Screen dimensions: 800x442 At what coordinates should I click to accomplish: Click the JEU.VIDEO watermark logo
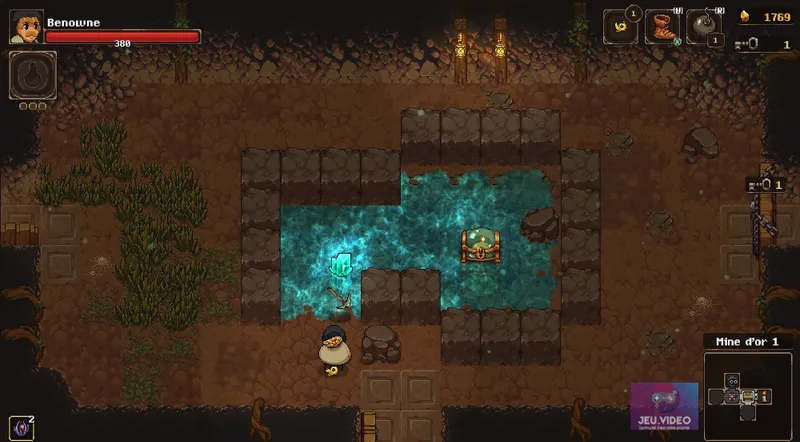tap(664, 410)
